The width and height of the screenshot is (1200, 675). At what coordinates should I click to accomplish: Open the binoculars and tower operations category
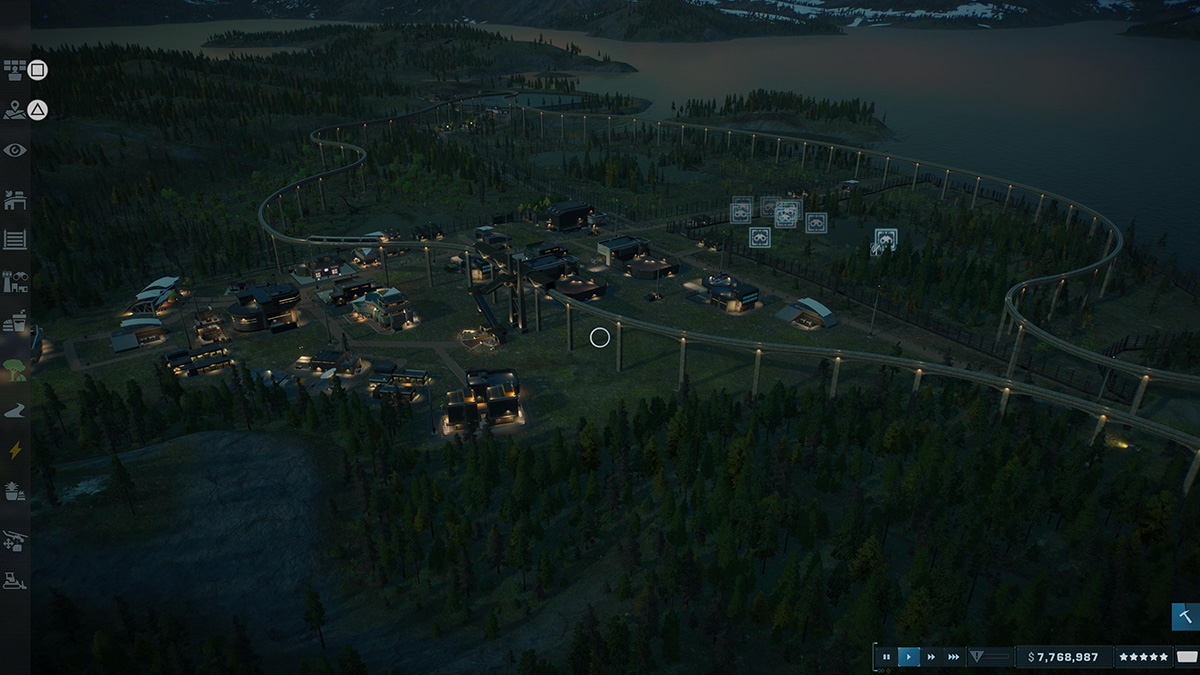(15, 281)
